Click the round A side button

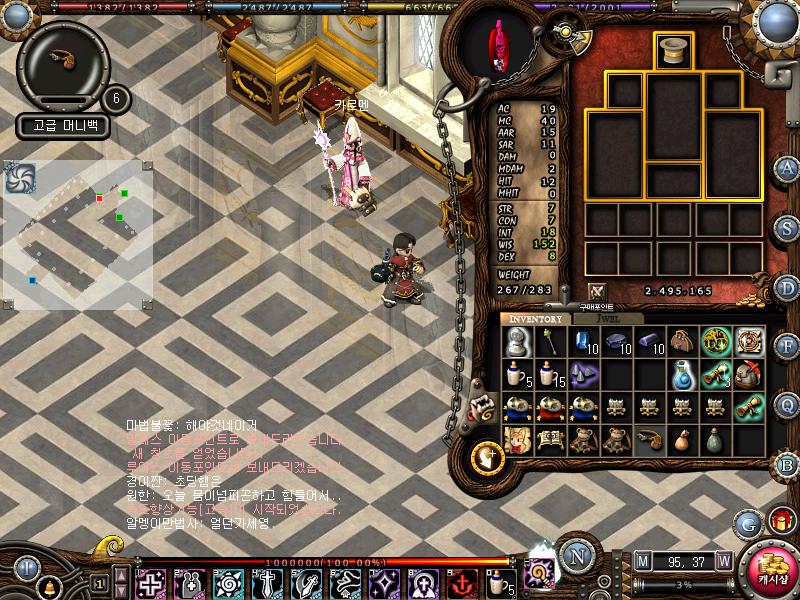click(787, 168)
